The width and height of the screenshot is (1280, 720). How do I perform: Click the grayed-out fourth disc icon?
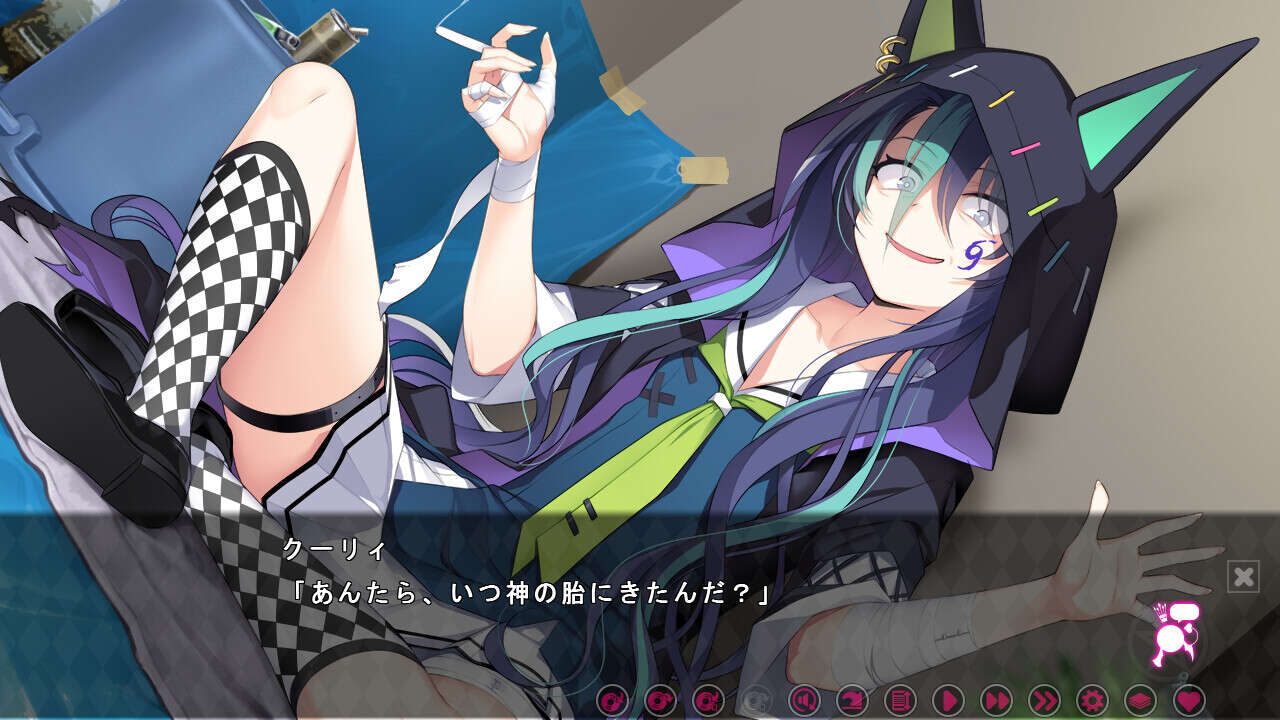[757, 700]
